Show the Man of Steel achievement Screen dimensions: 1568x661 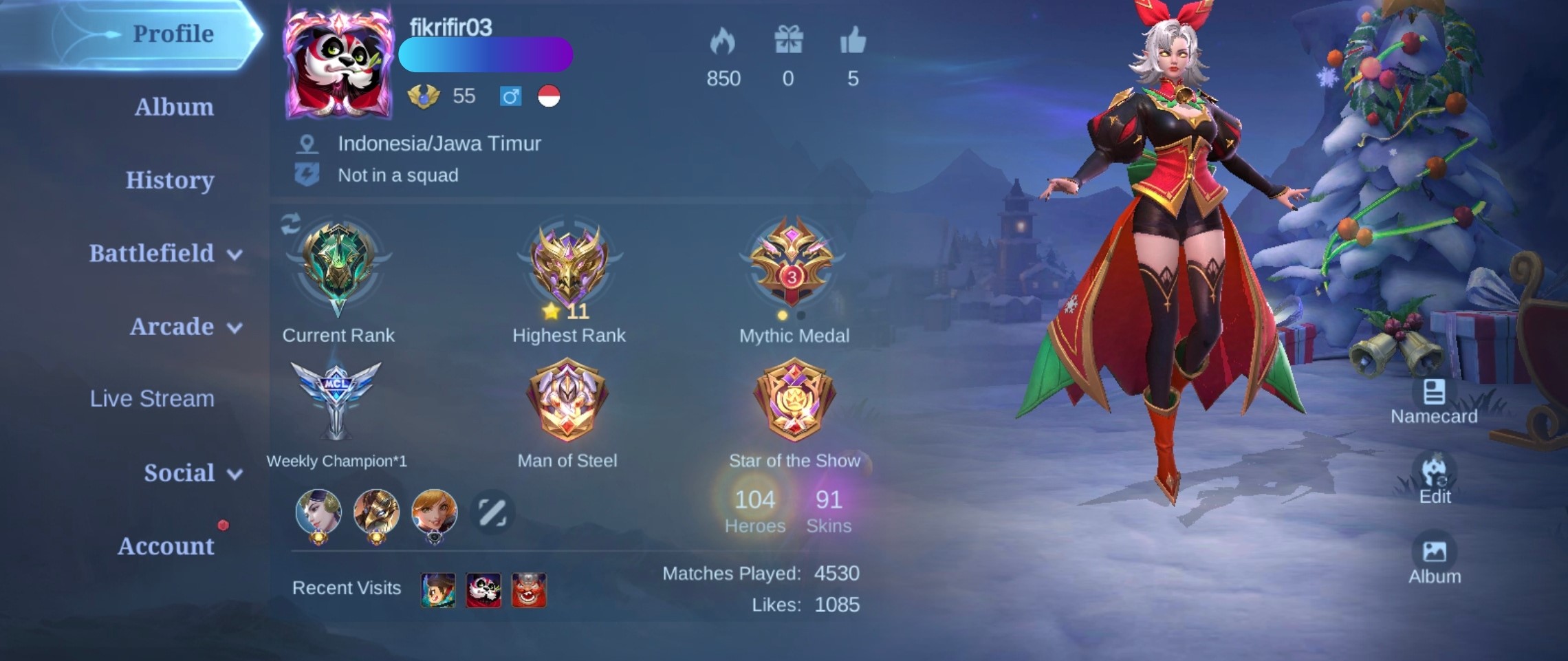567,400
